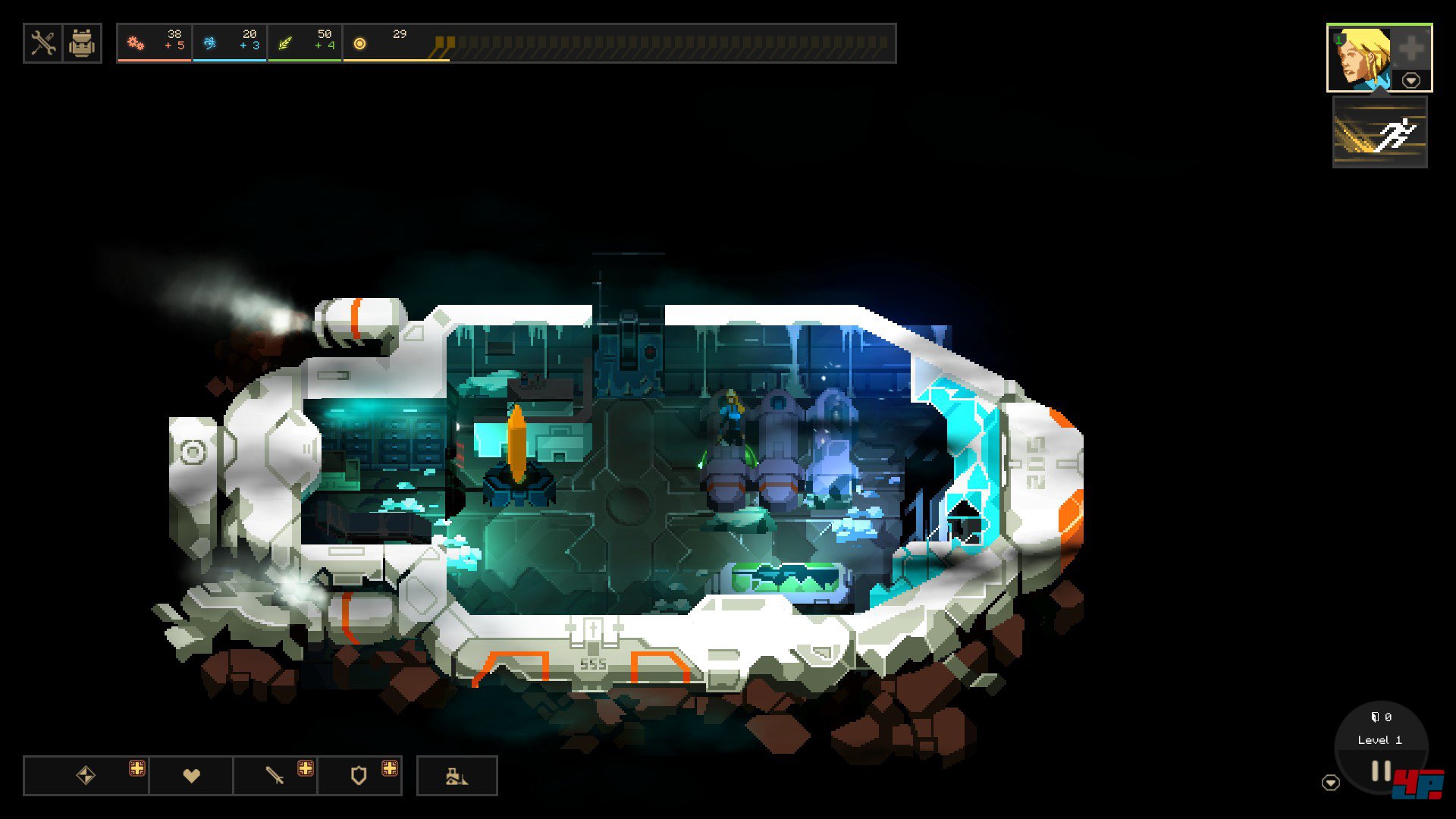Image resolution: width=1456 pixels, height=819 pixels.
Task: Expand the arrow beside the level dial
Action: click(1331, 783)
